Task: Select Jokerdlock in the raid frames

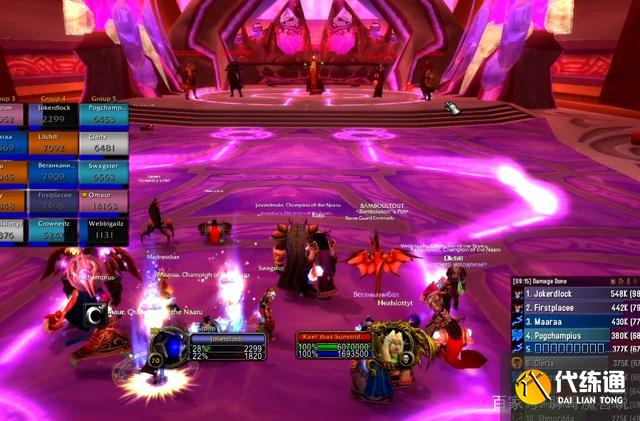Action: coord(53,113)
